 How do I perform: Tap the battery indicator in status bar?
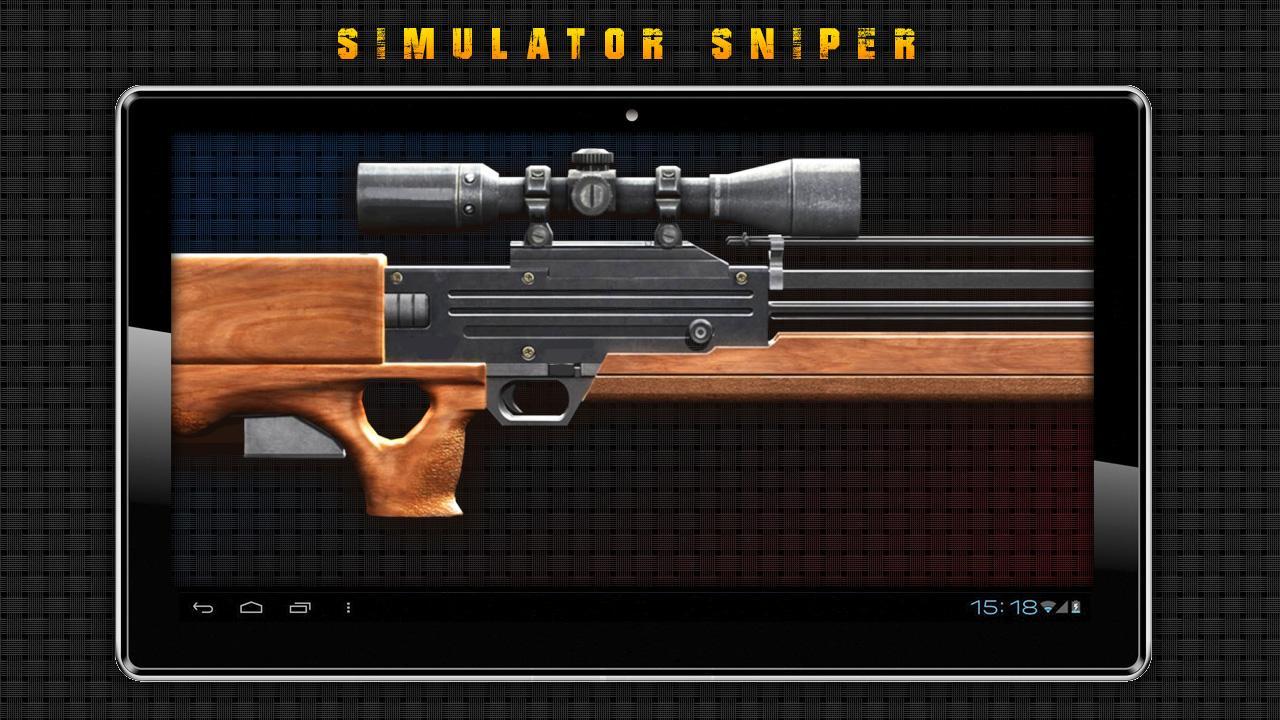pos(1075,607)
